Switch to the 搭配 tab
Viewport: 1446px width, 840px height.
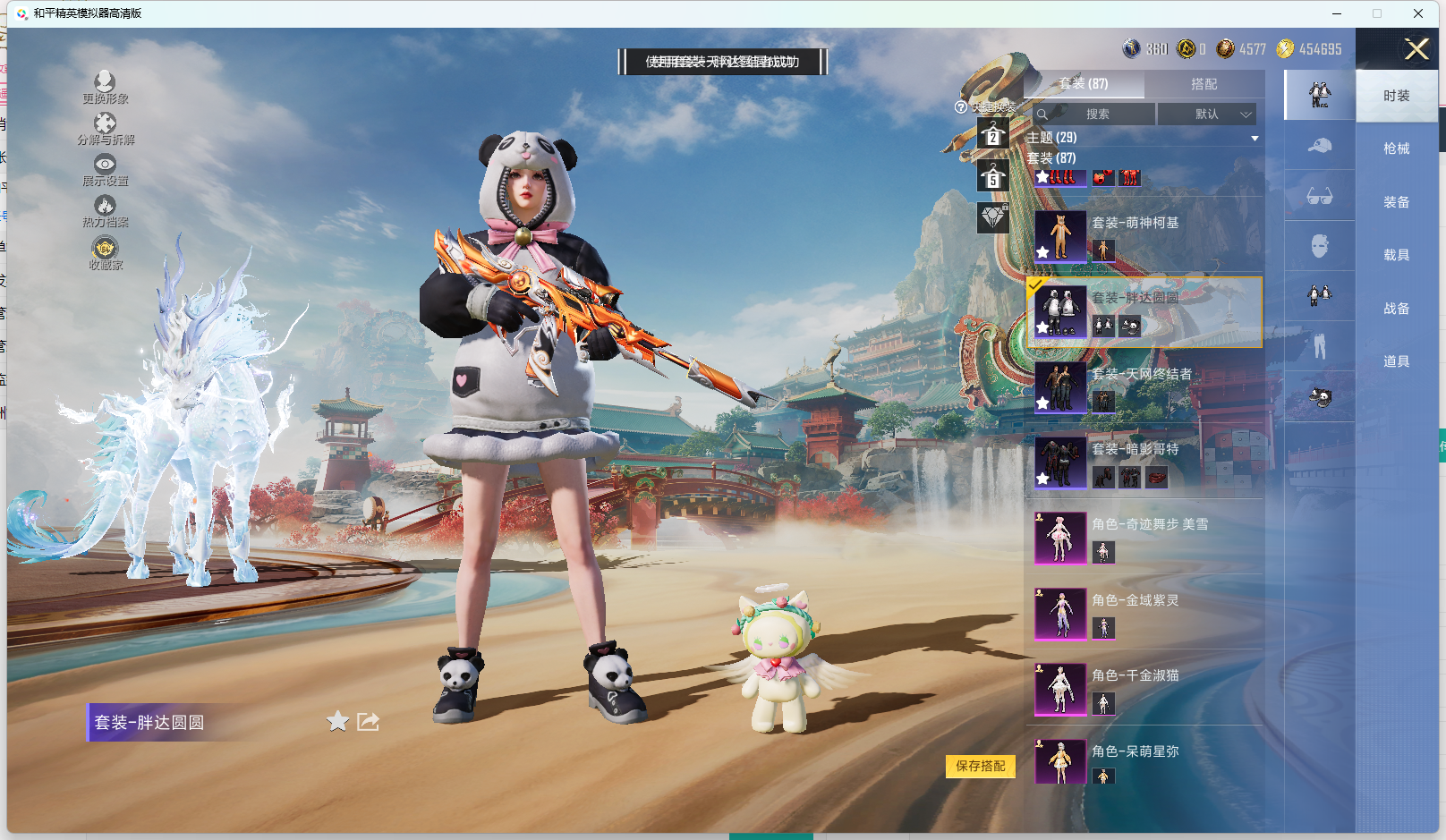tap(1204, 84)
